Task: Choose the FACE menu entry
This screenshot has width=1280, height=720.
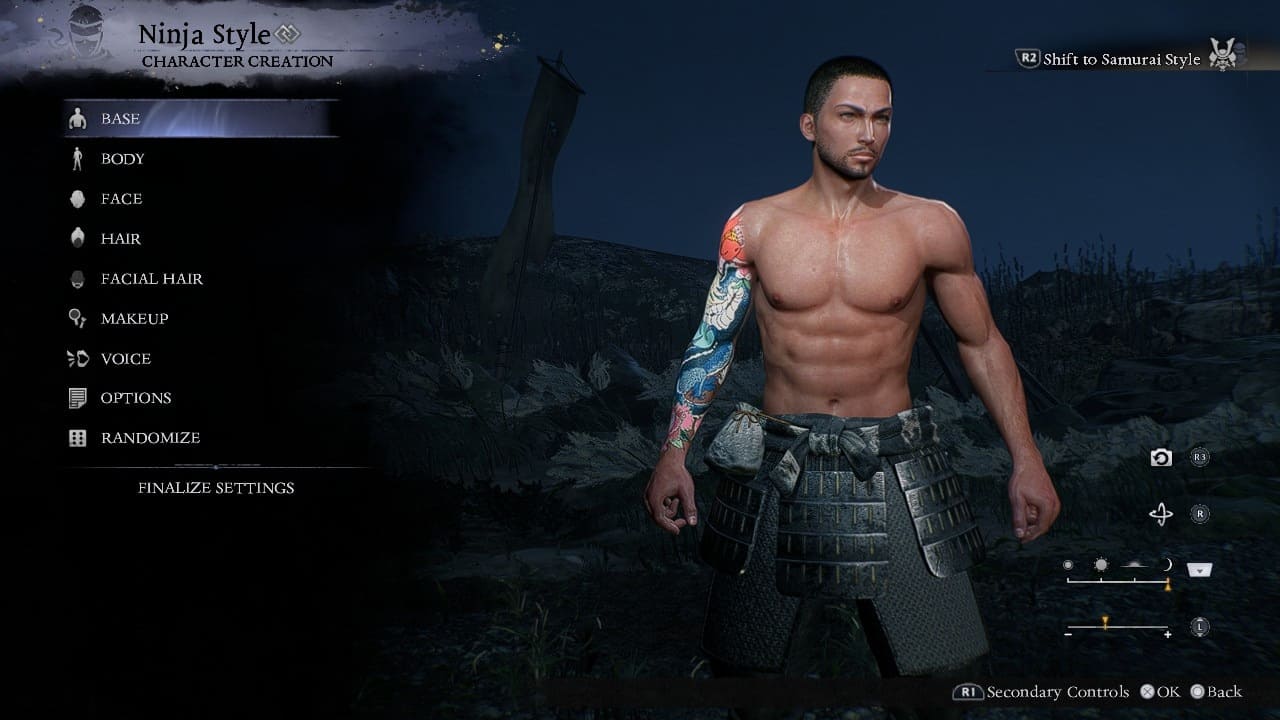Action: tap(121, 199)
